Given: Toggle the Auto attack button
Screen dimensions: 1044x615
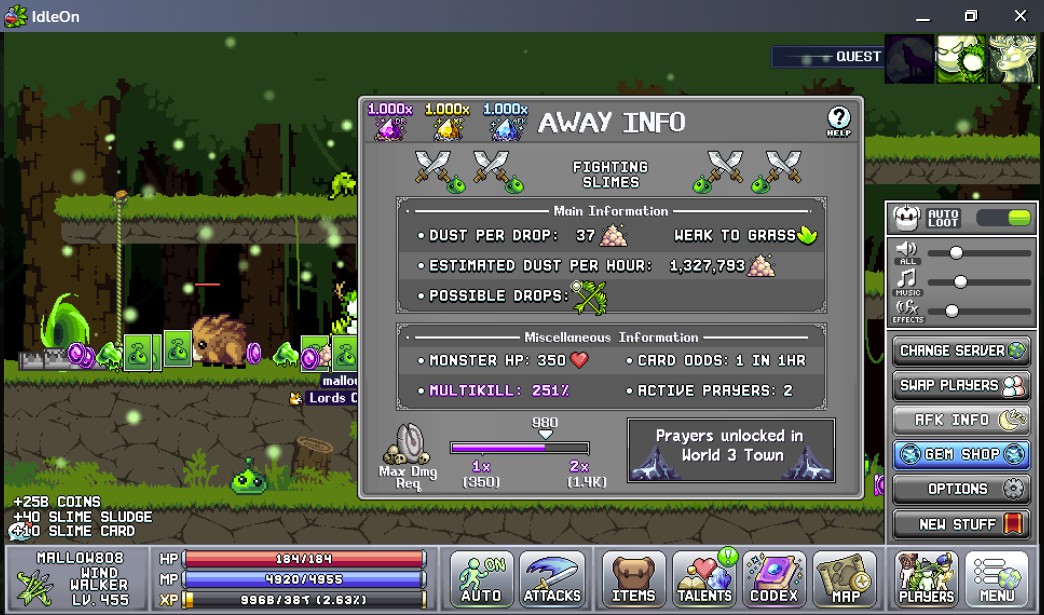Looking at the screenshot, I should point(481,579).
